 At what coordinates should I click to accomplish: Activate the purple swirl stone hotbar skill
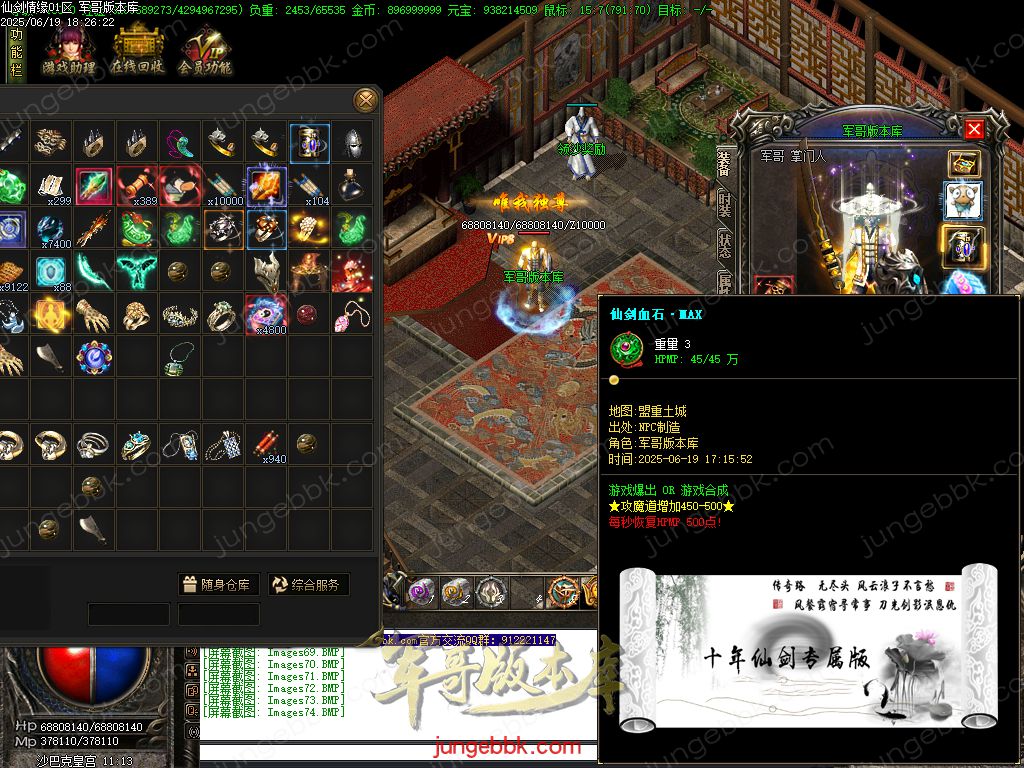point(421,591)
